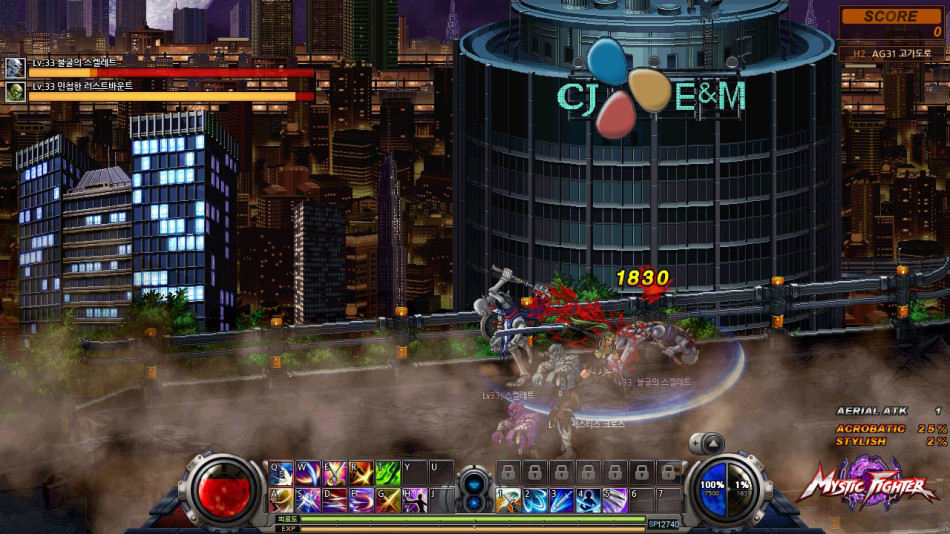
Task: Activate quick slot 5 purple slash
Action: click(614, 499)
